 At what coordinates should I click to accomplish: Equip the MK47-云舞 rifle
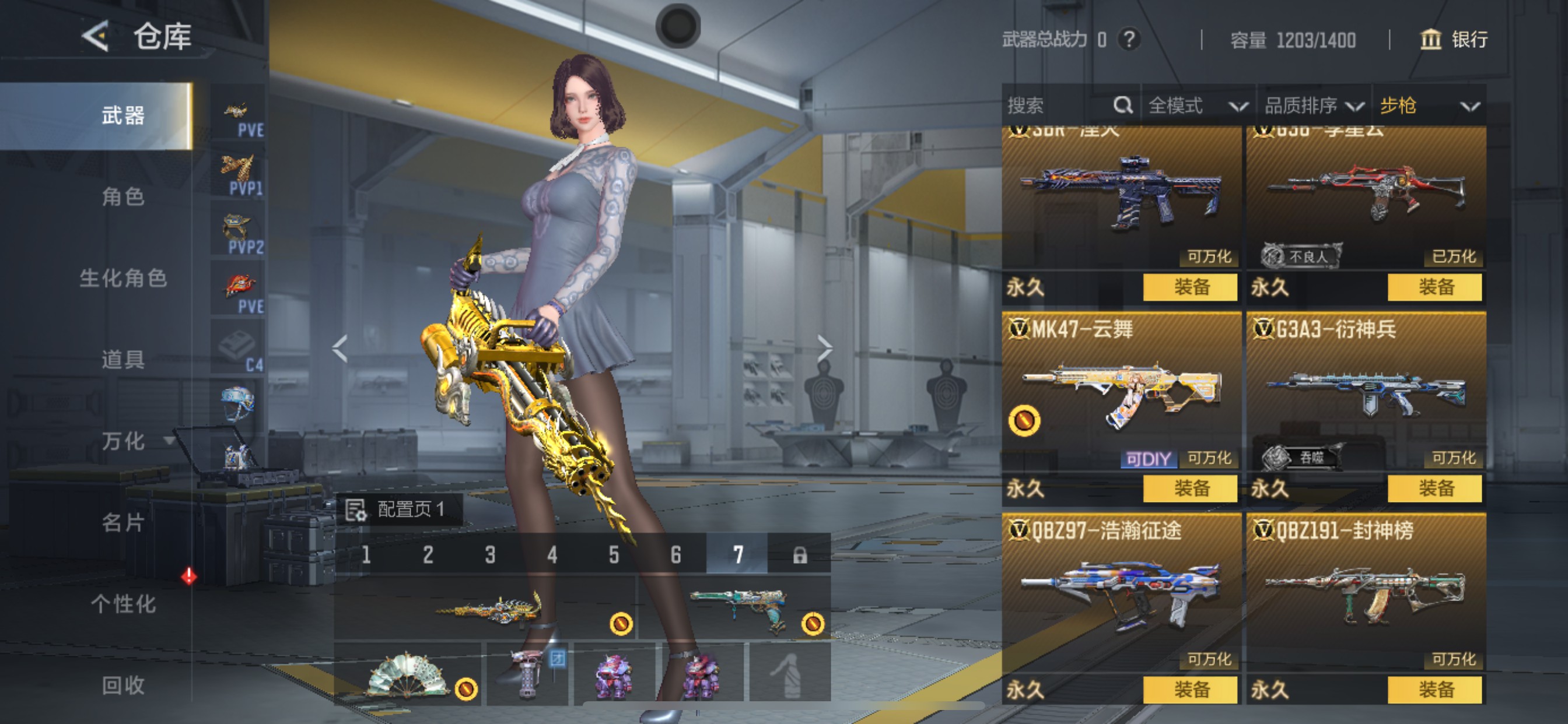click(x=1190, y=488)
